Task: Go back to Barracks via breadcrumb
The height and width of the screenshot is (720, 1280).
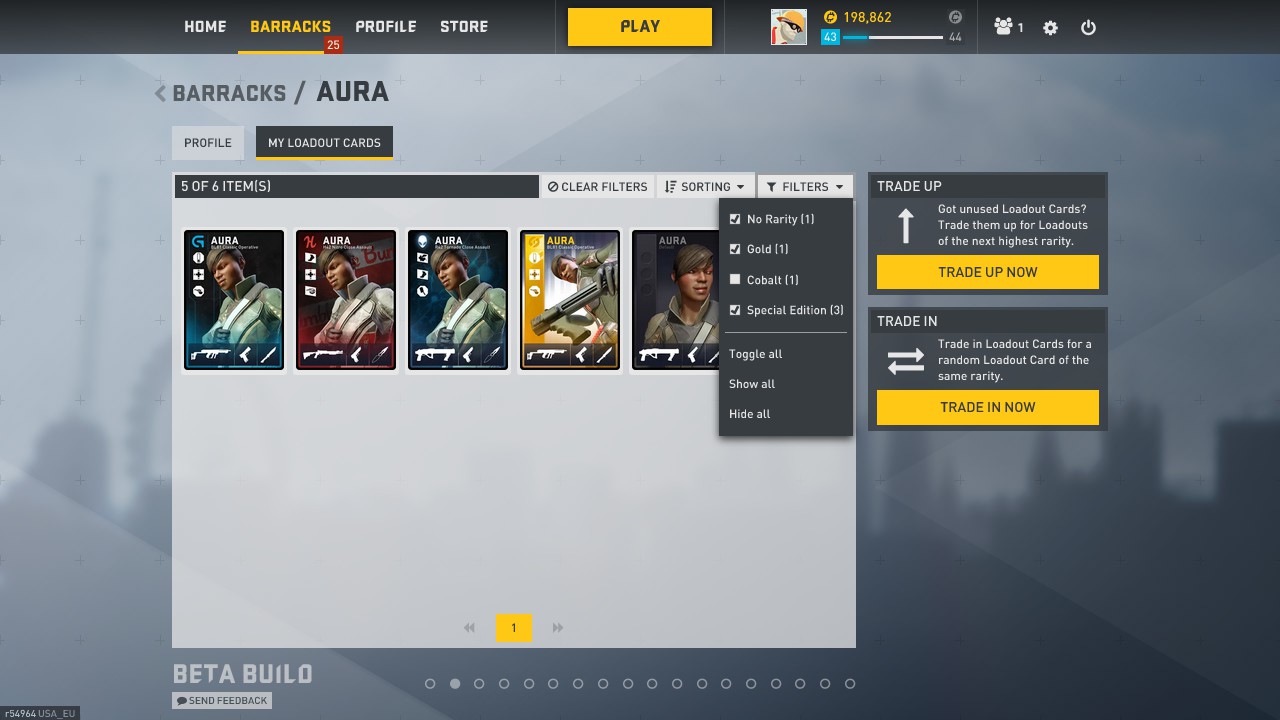Action: point(228,93)
